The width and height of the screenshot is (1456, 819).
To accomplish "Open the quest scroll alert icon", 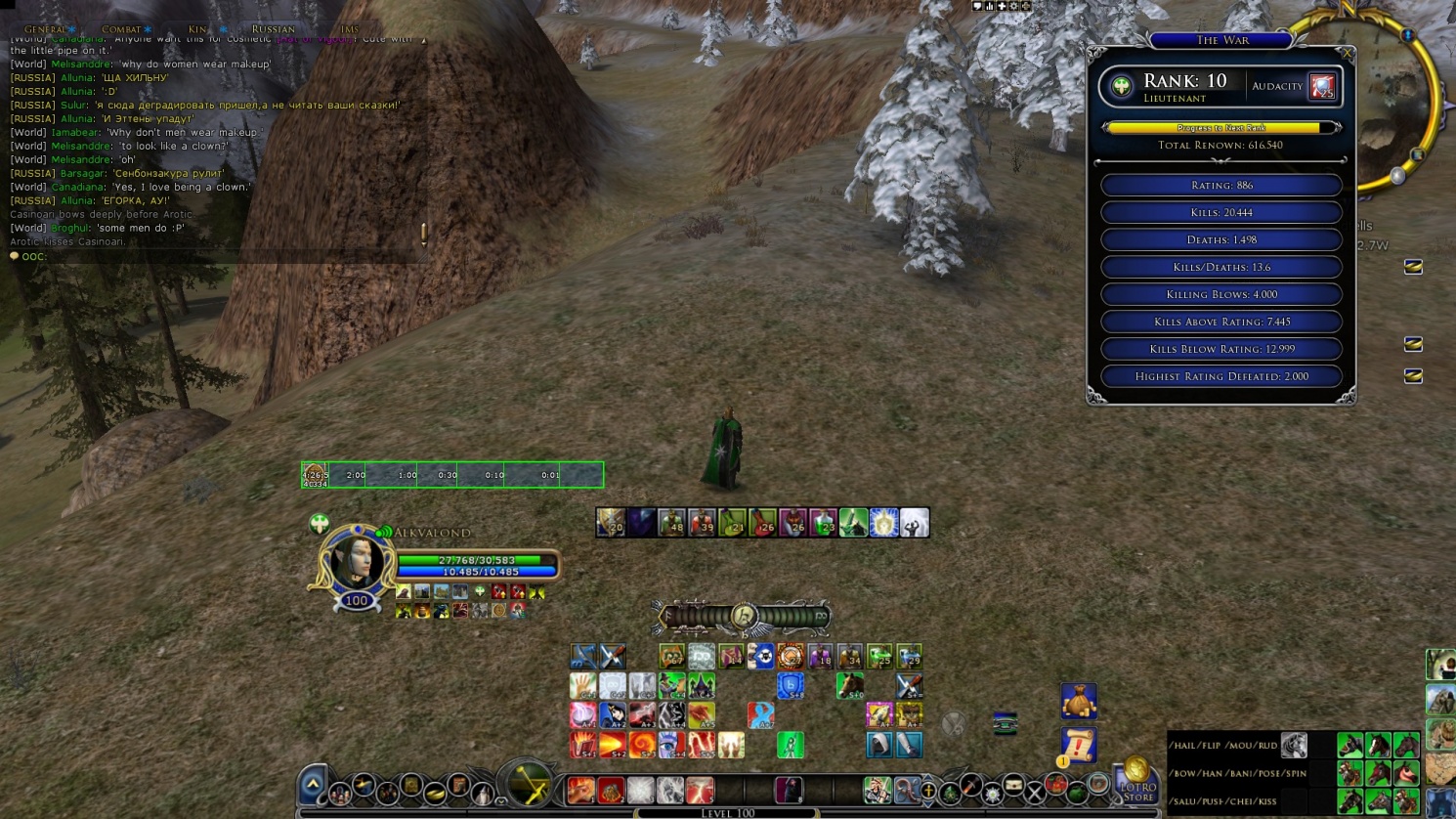I will [x=1078, y=745].
